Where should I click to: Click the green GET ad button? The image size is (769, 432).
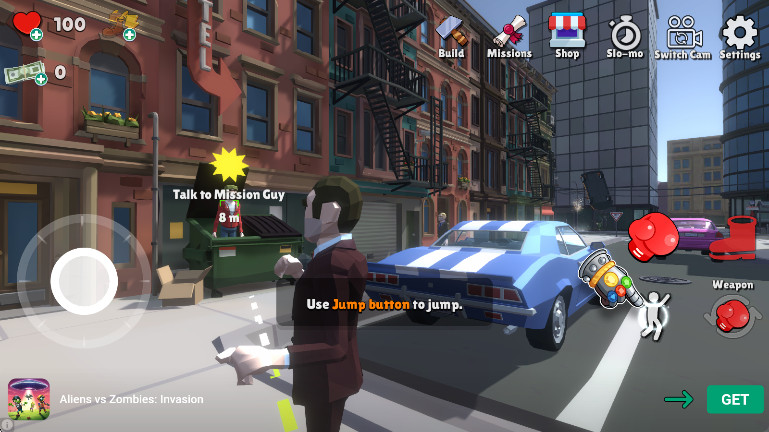point(735,399)
